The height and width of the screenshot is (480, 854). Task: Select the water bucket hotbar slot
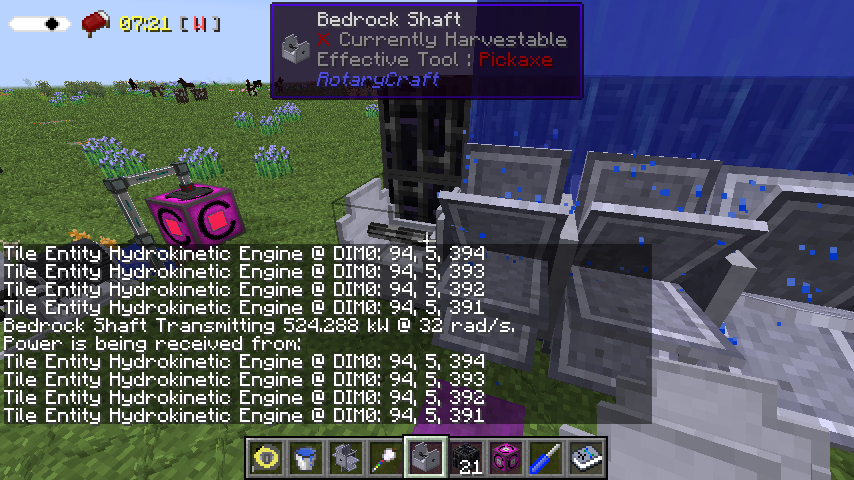point(306,458)
